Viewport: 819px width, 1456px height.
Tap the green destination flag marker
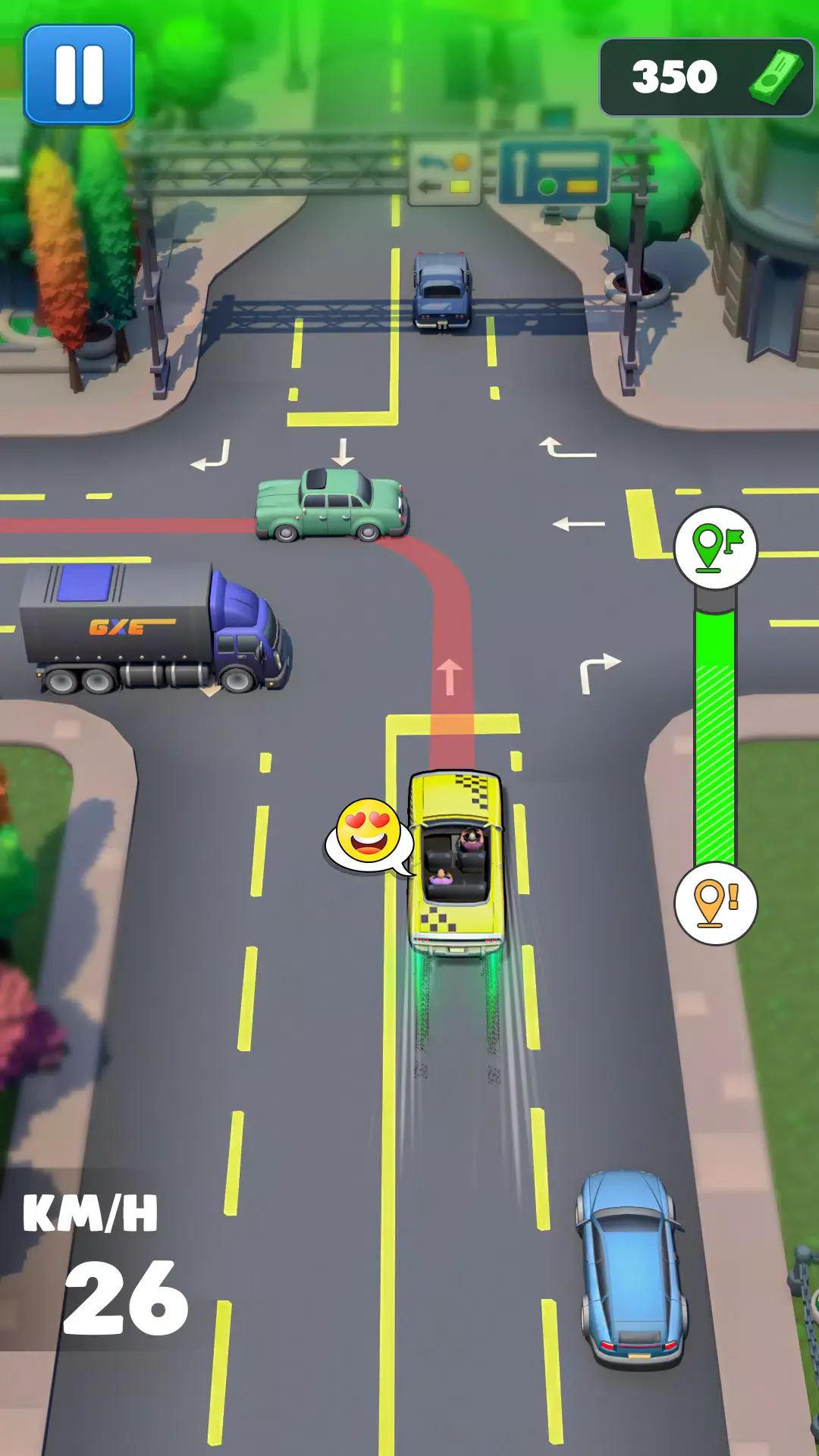coord(715,547)
